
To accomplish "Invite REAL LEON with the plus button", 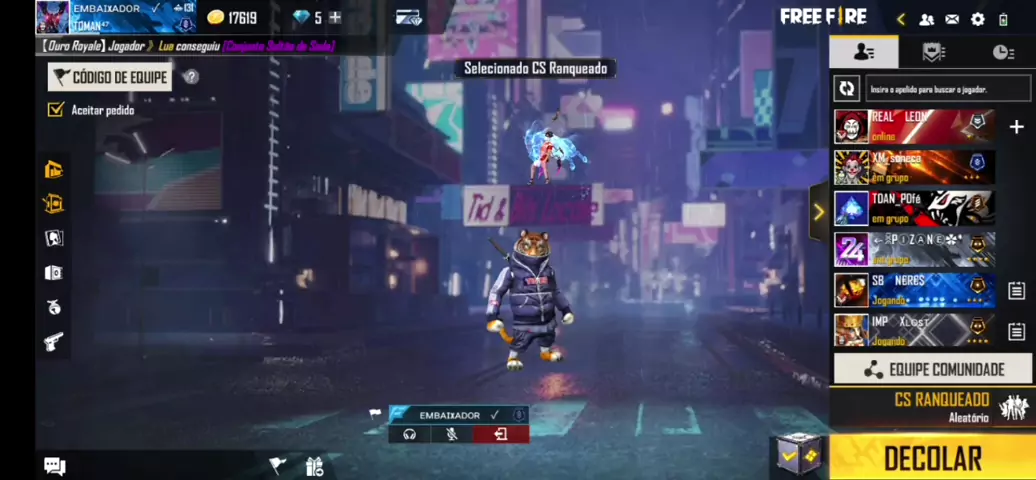I will [1016, 127].
